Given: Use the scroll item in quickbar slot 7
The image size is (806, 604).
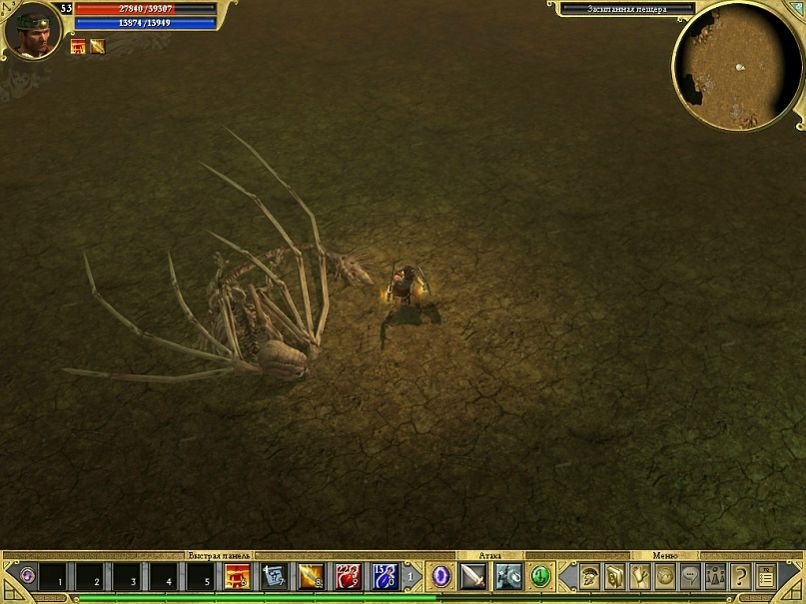Looking at the screenshot, I should 274,576.
